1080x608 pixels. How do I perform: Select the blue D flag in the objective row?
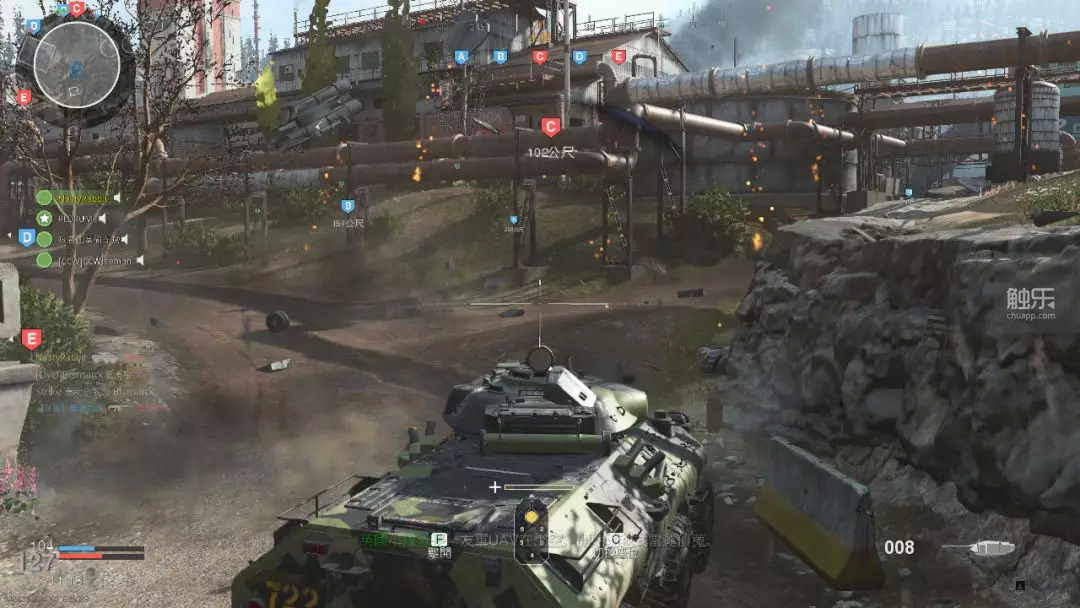[579, 57]
